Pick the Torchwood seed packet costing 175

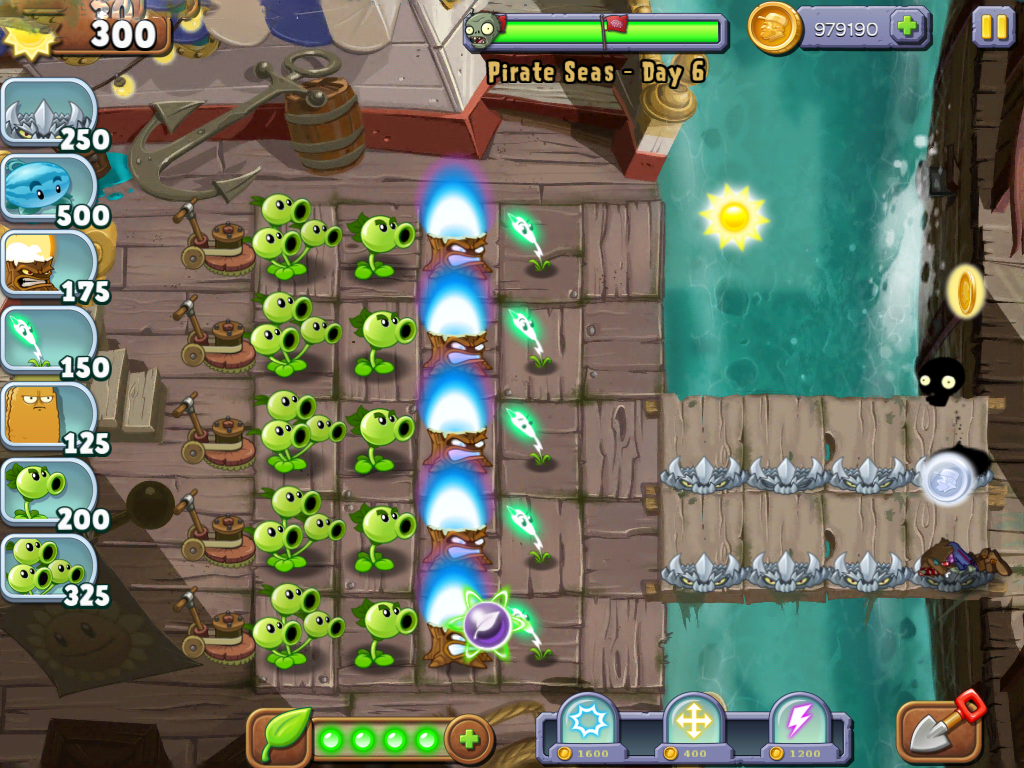tap(48, 266)
